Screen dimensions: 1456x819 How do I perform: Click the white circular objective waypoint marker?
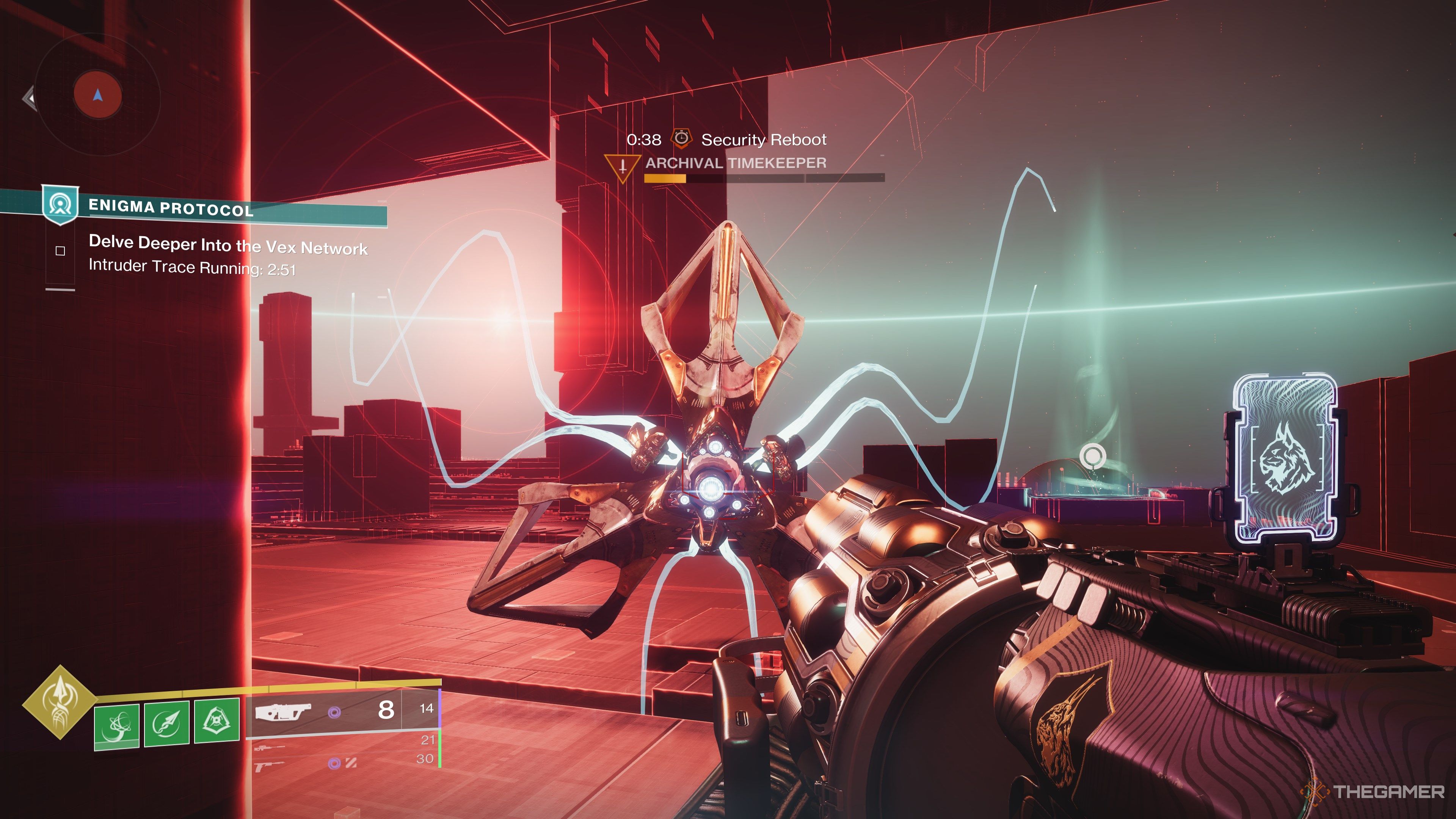(x=1092, y=455)
